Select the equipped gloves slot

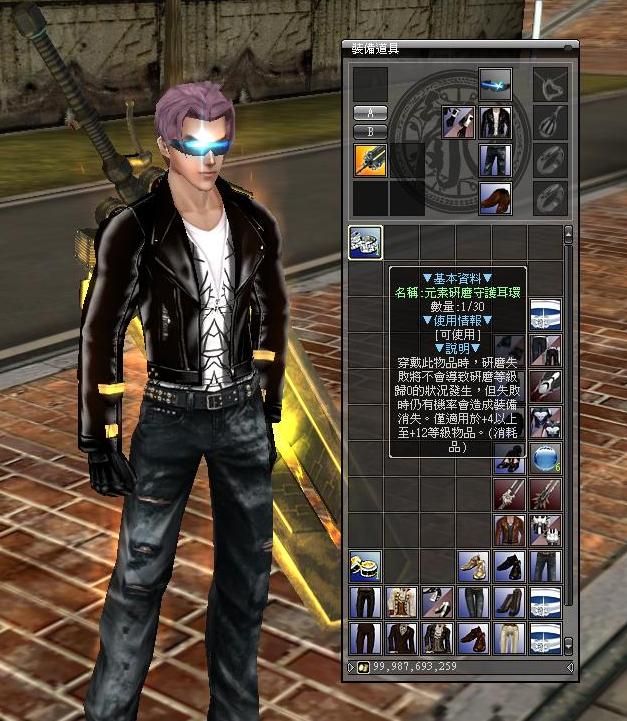458,122
